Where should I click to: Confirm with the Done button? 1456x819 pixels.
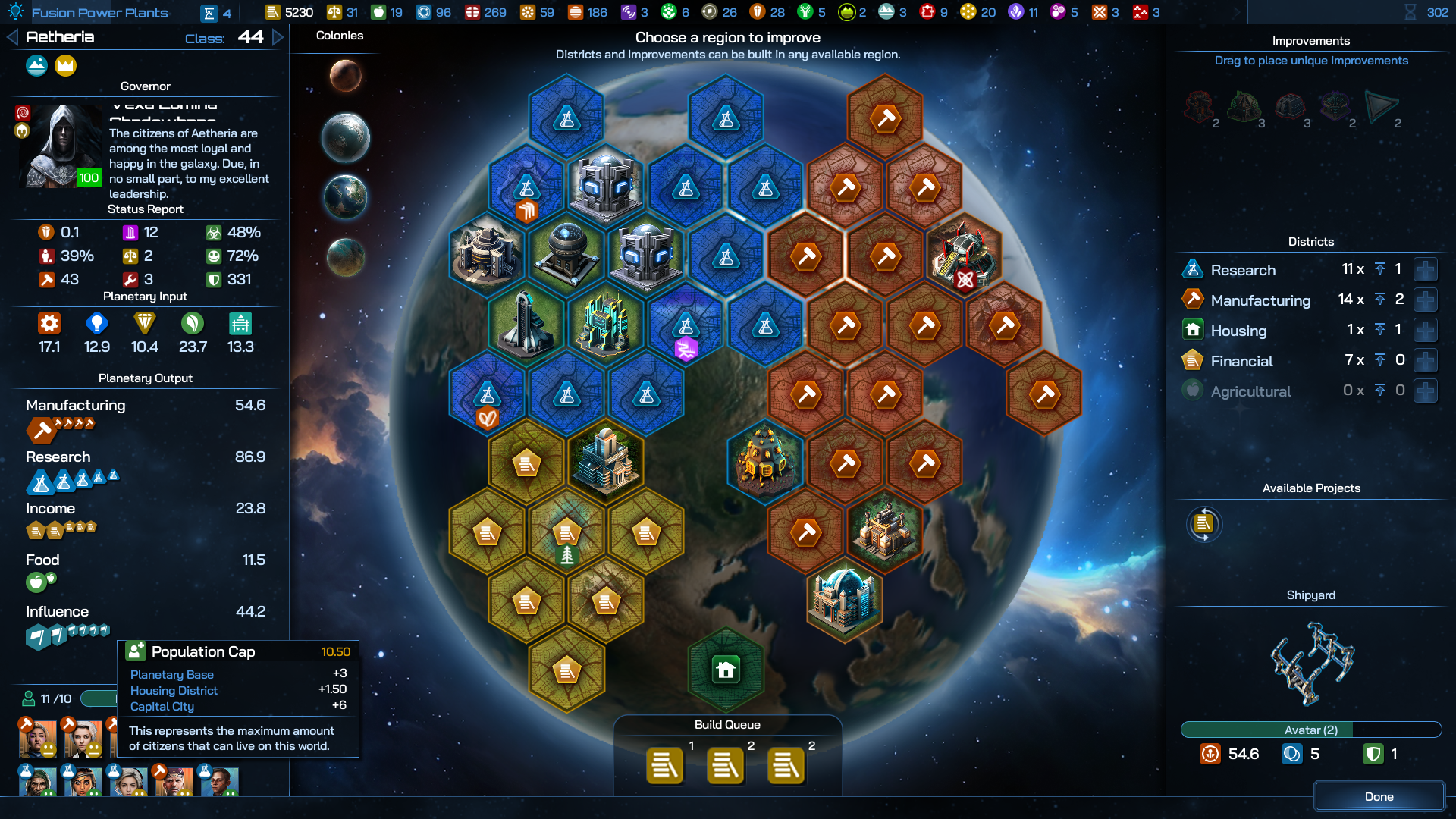(x=1379, y=796)
